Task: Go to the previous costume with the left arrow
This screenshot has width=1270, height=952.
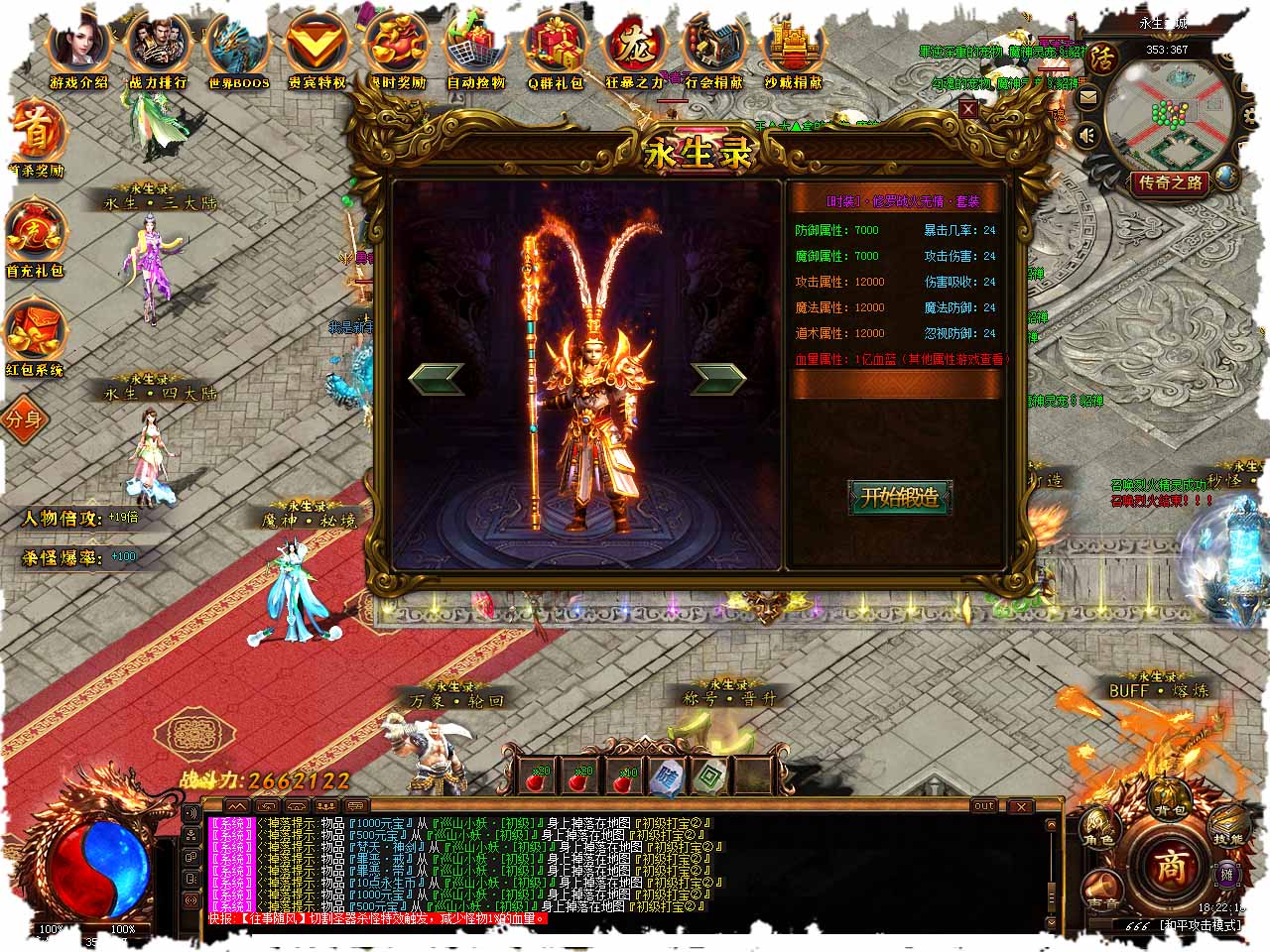Action: coord(437,377)
